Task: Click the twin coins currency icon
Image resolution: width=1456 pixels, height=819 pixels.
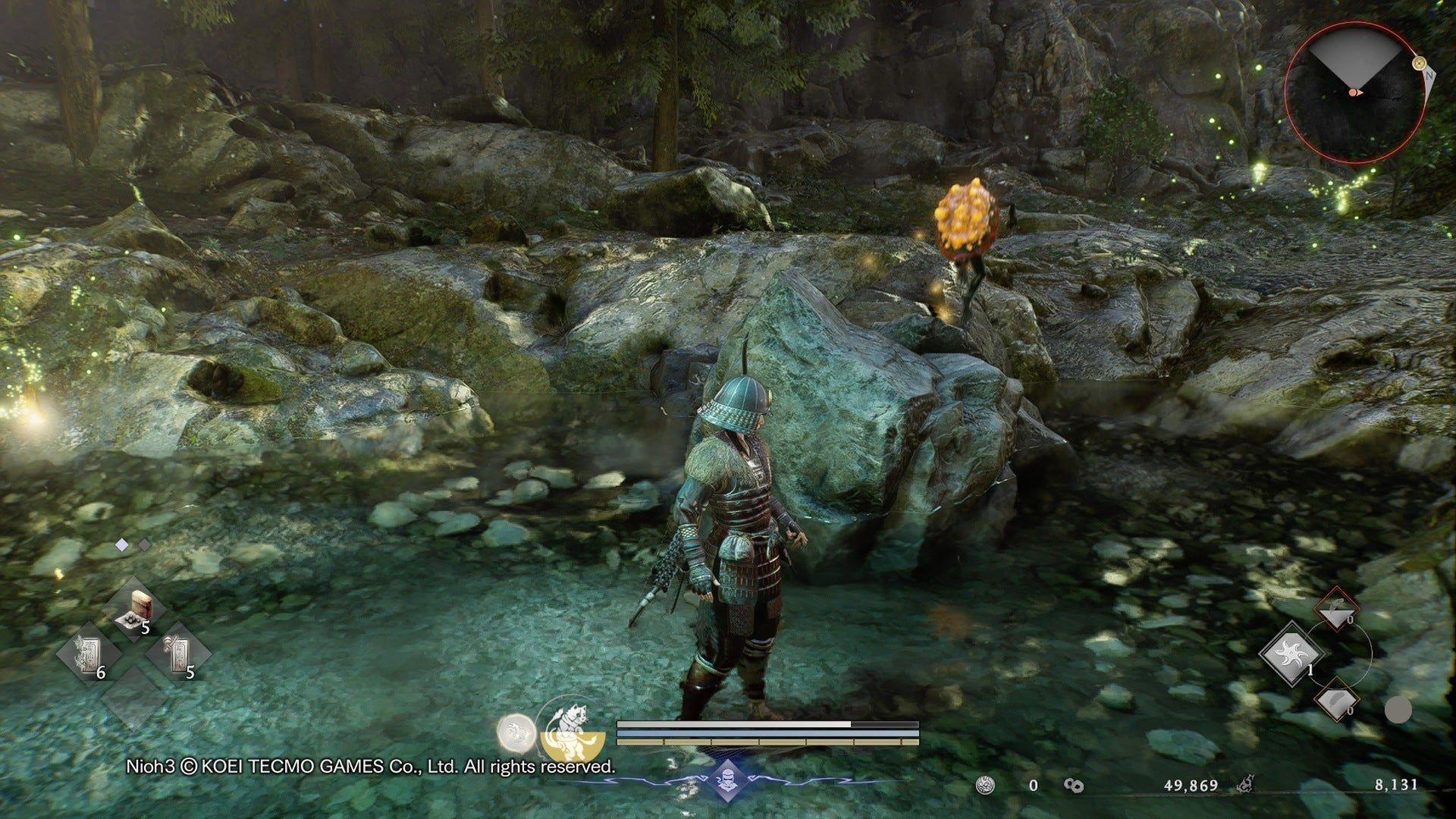Action: pyautogui.click(x=1074, y=786)
